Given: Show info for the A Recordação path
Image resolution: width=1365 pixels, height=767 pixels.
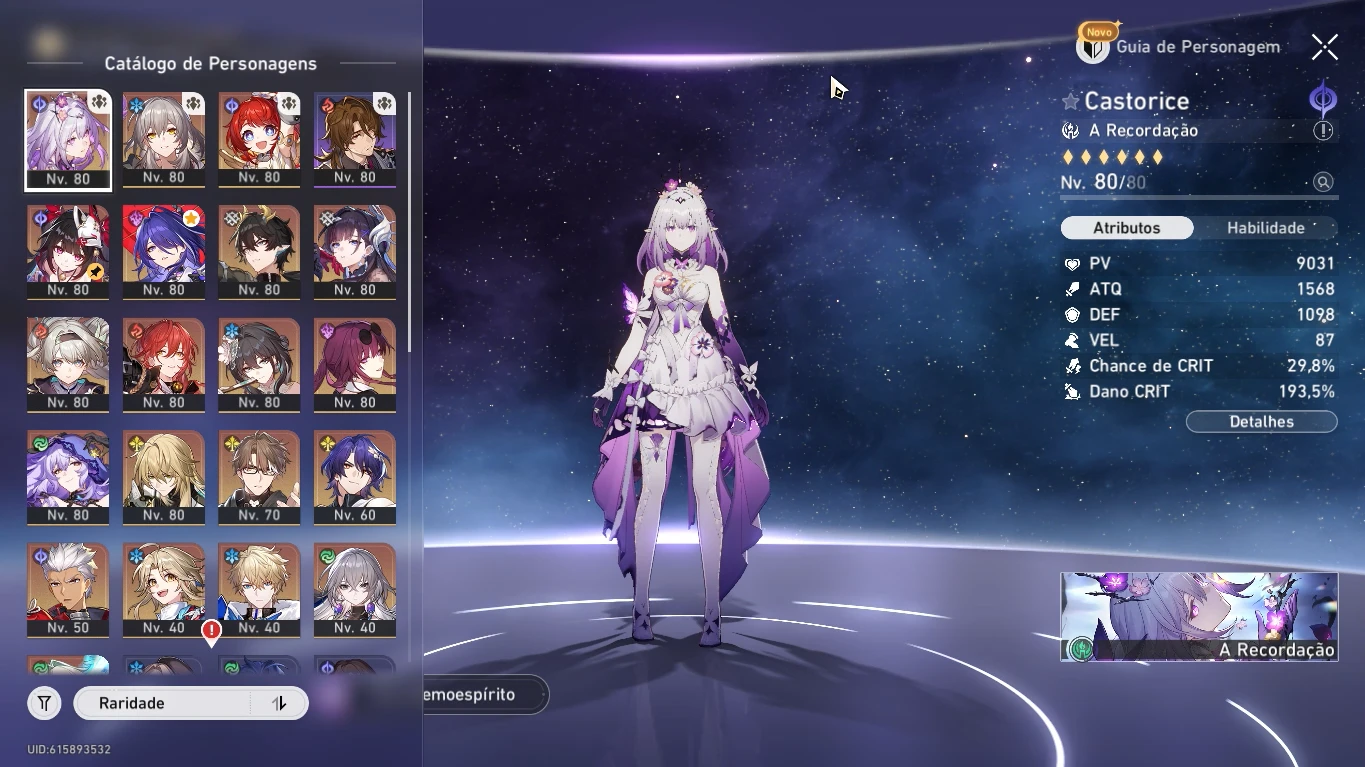Looking at the screenshot, I should (x=1323, y=131).
